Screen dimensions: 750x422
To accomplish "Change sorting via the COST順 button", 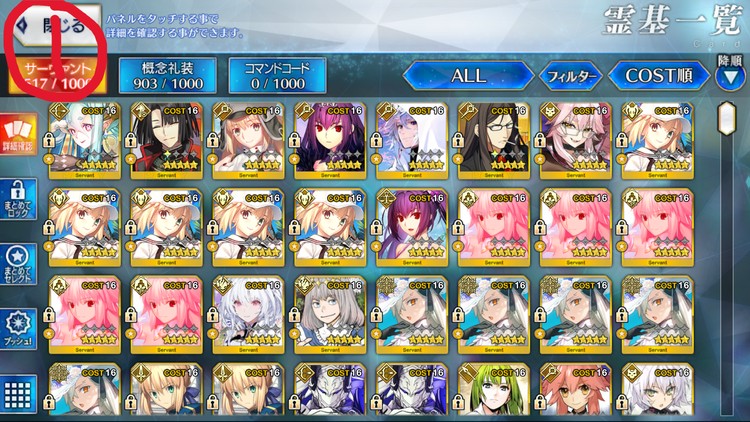I will pyautogui.click(x=659, y=75).
